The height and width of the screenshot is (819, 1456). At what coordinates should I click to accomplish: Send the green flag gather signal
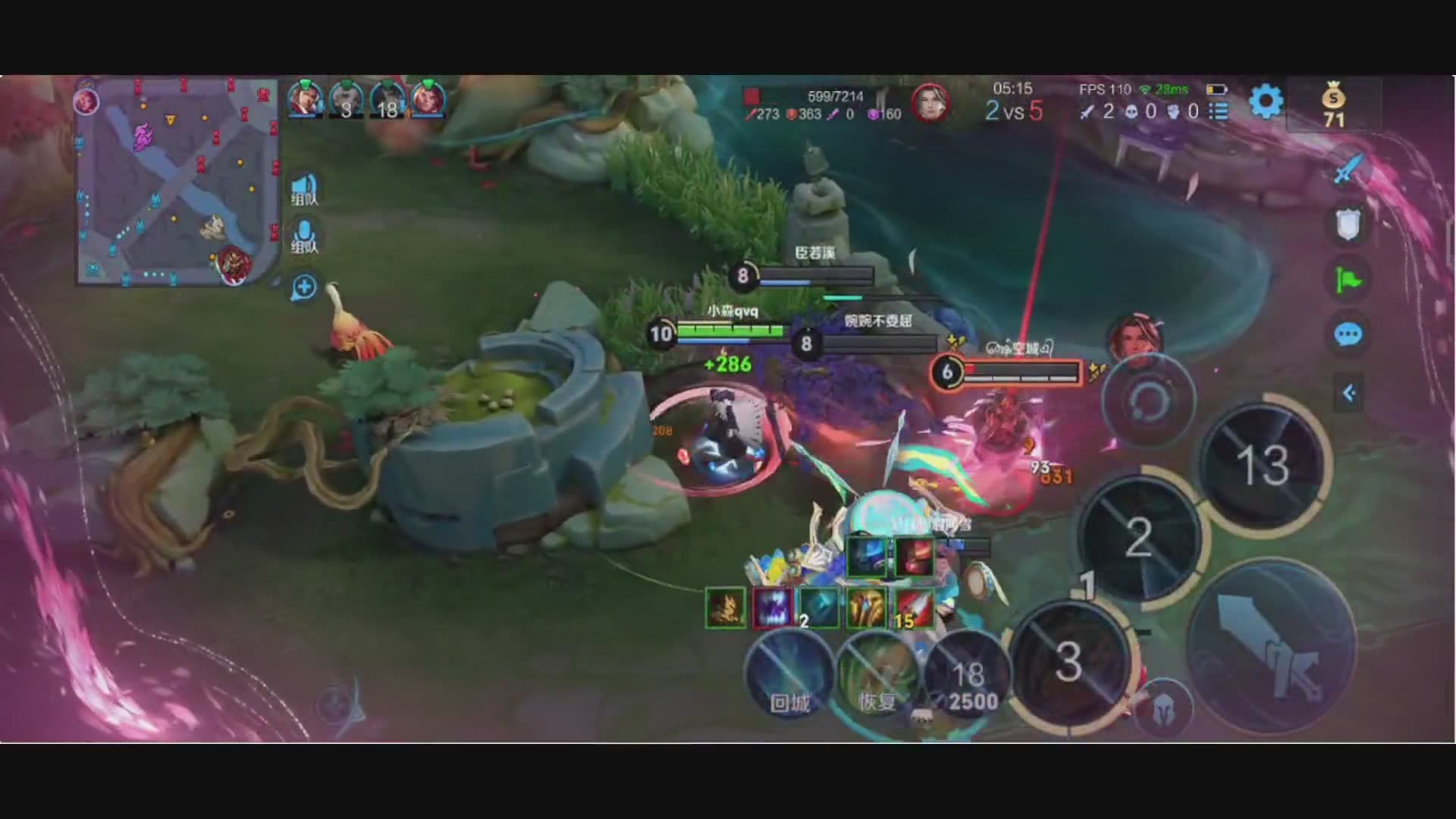tap(1348, 281)
